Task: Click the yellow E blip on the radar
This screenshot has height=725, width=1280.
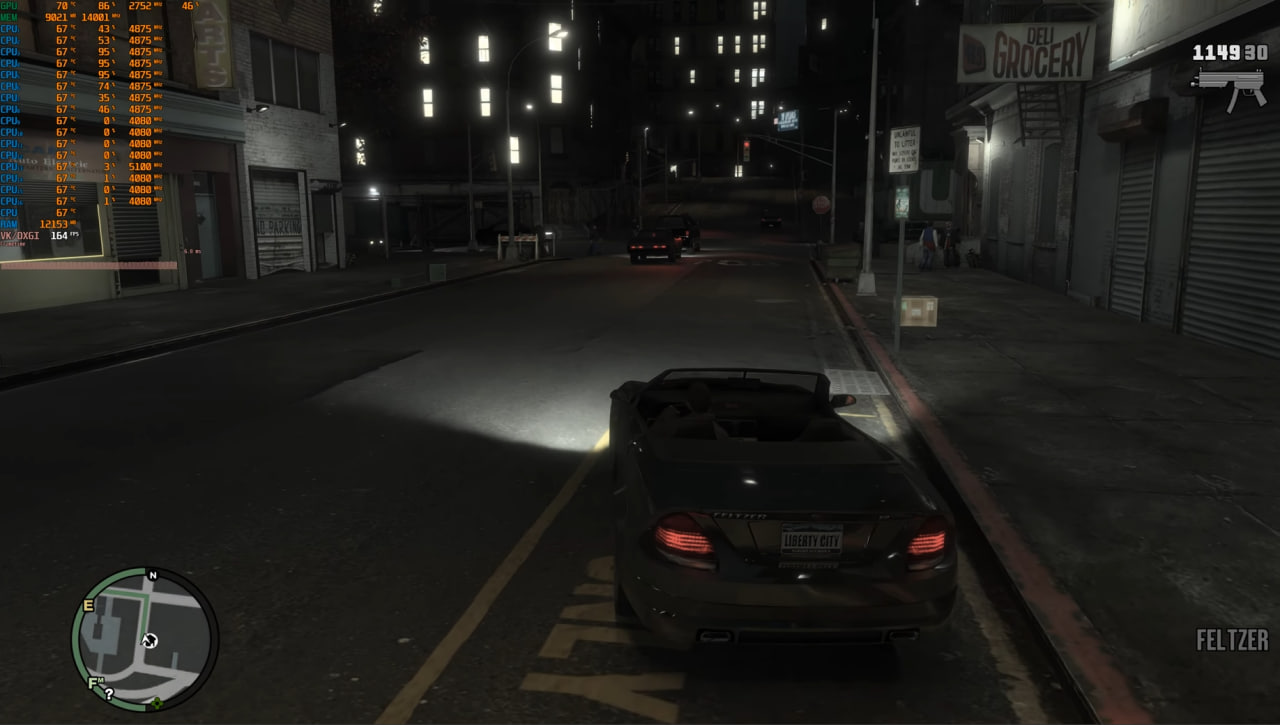Action: tap(88, 605)
